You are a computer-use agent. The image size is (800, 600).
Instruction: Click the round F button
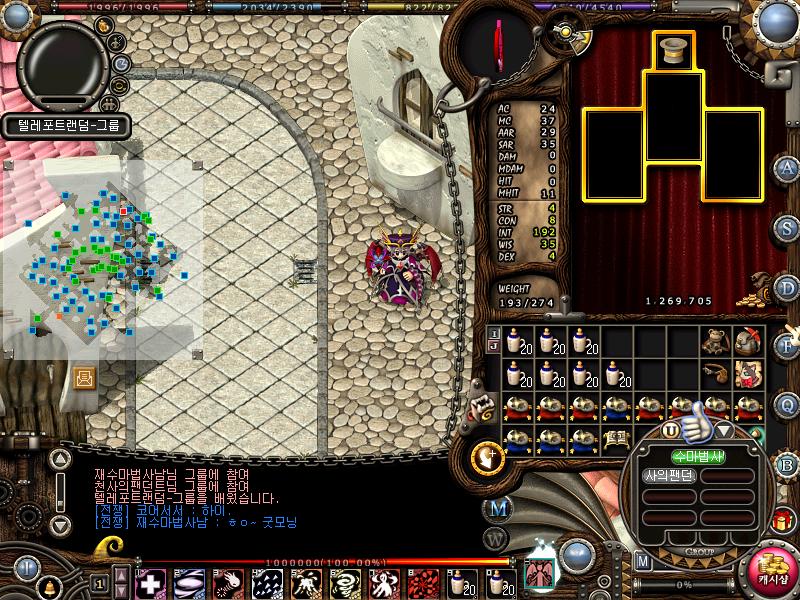pyautogui.click(x=788, y=345)
